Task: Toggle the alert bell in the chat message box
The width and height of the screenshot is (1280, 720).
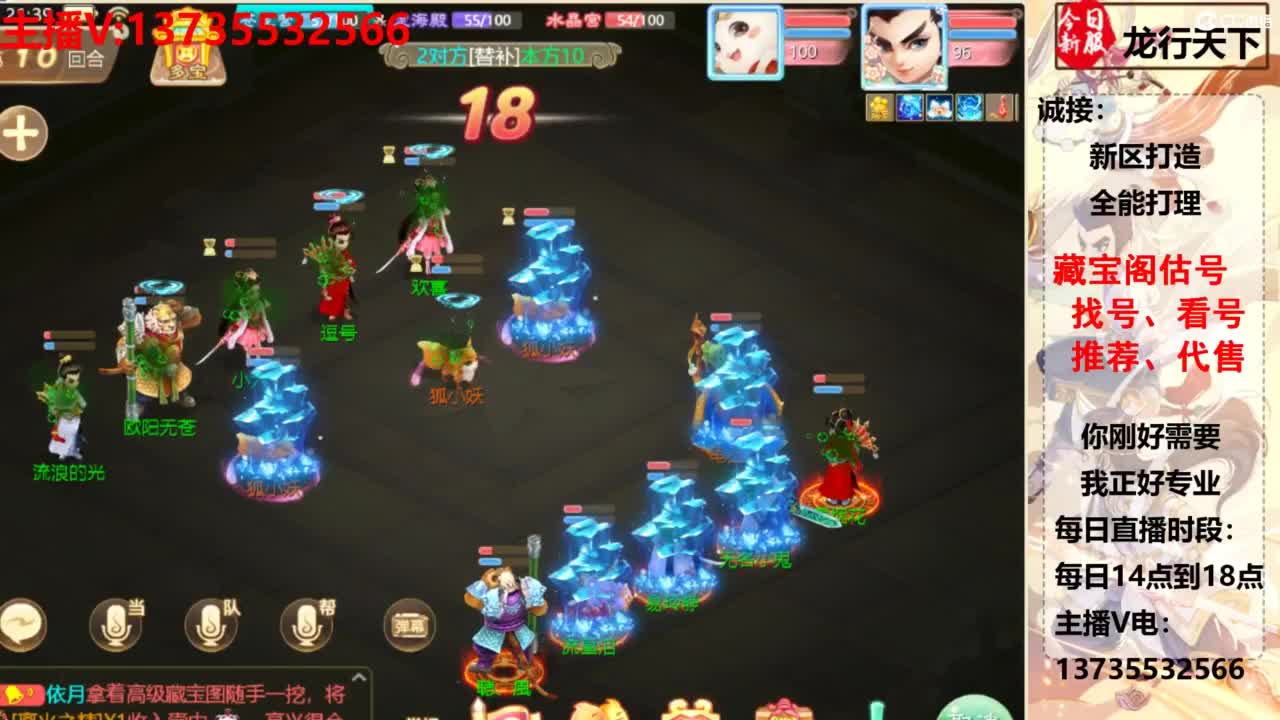Action: [13, 694]
